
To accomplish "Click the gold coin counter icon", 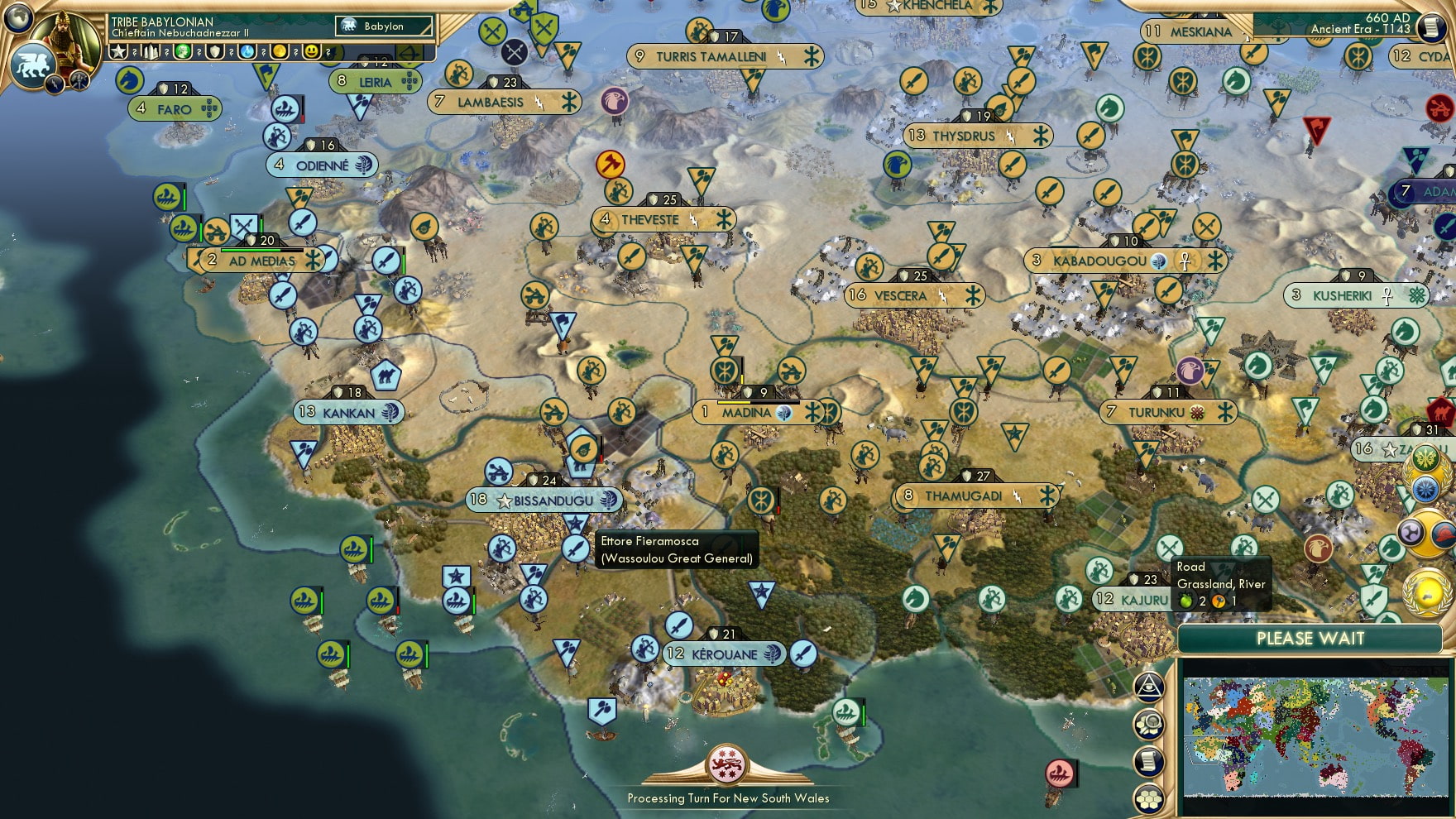I will (x=280, y=52).
